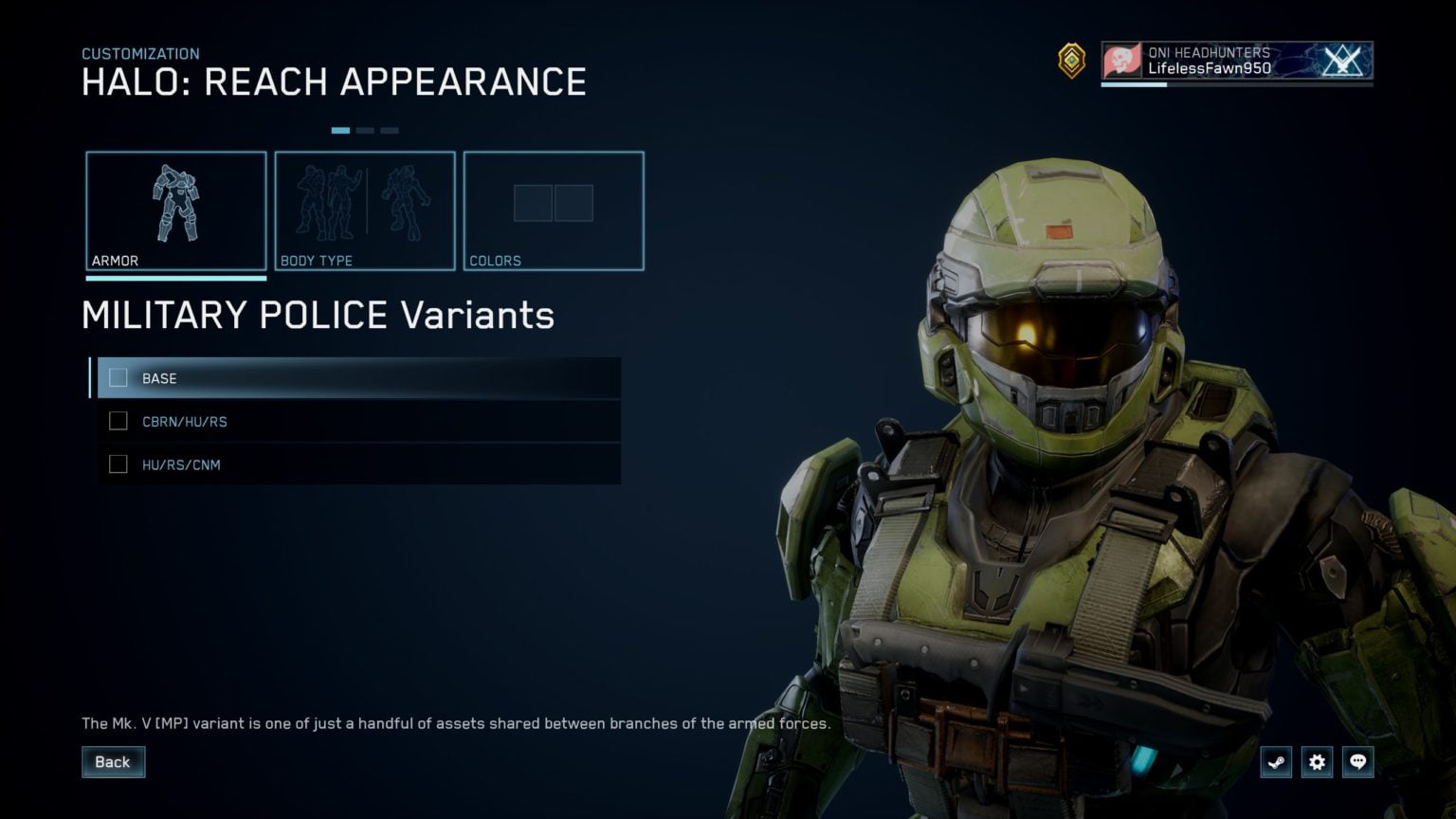Click the Back button
This screenshot has height=819, width=1456.
coord(113,761)
